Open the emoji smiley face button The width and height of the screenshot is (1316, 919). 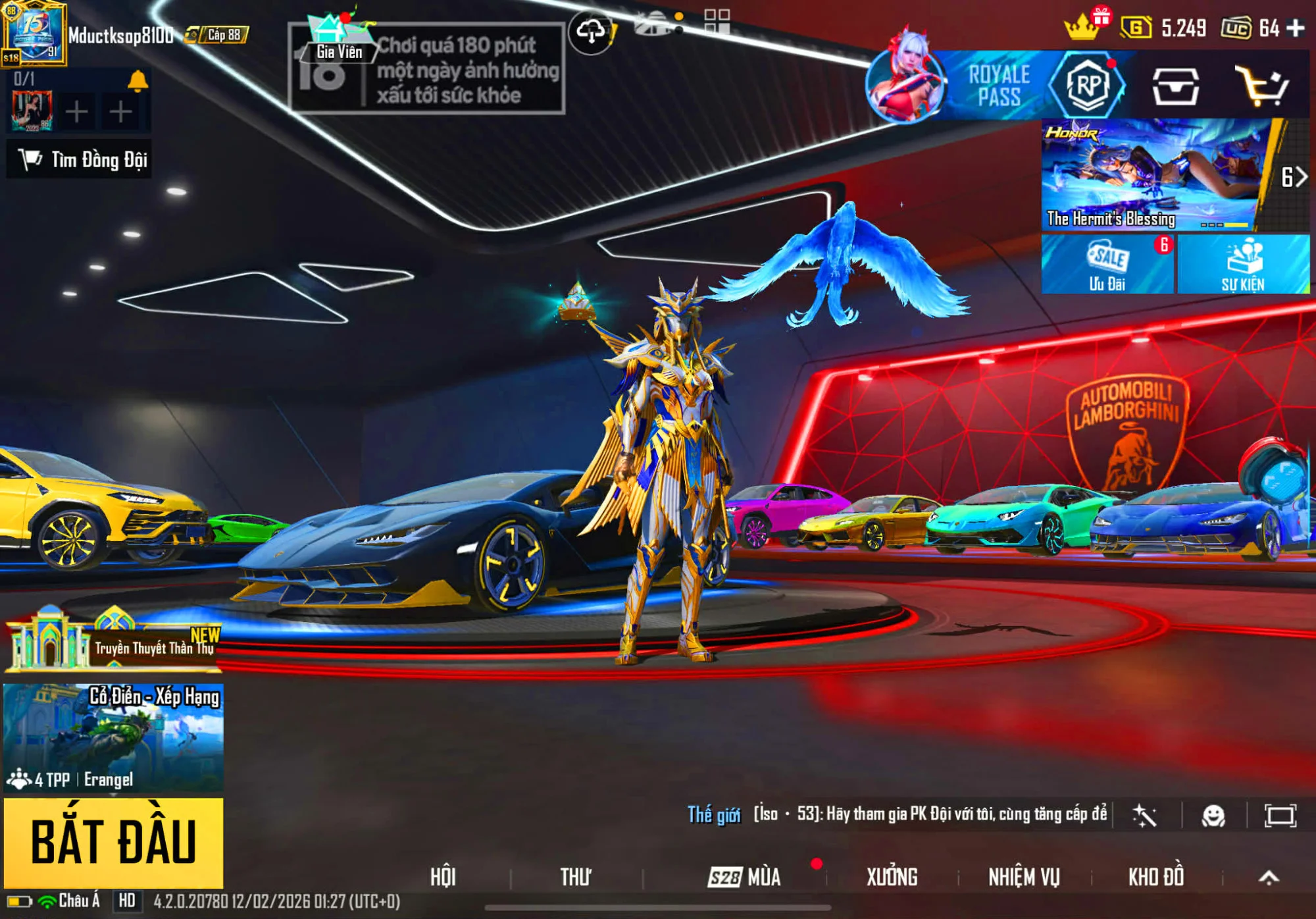(1213, 816)
